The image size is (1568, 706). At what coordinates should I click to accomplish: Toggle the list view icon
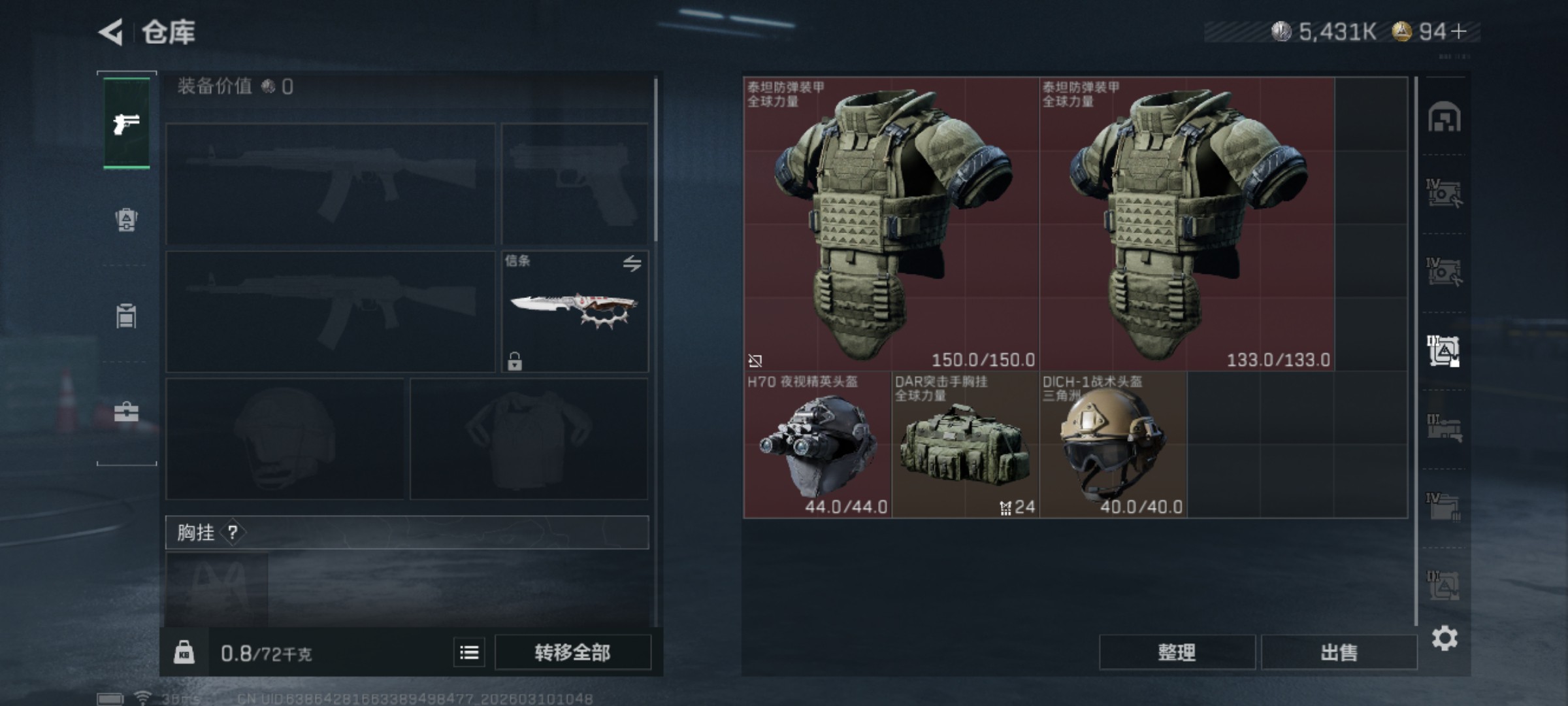[469, 652]
